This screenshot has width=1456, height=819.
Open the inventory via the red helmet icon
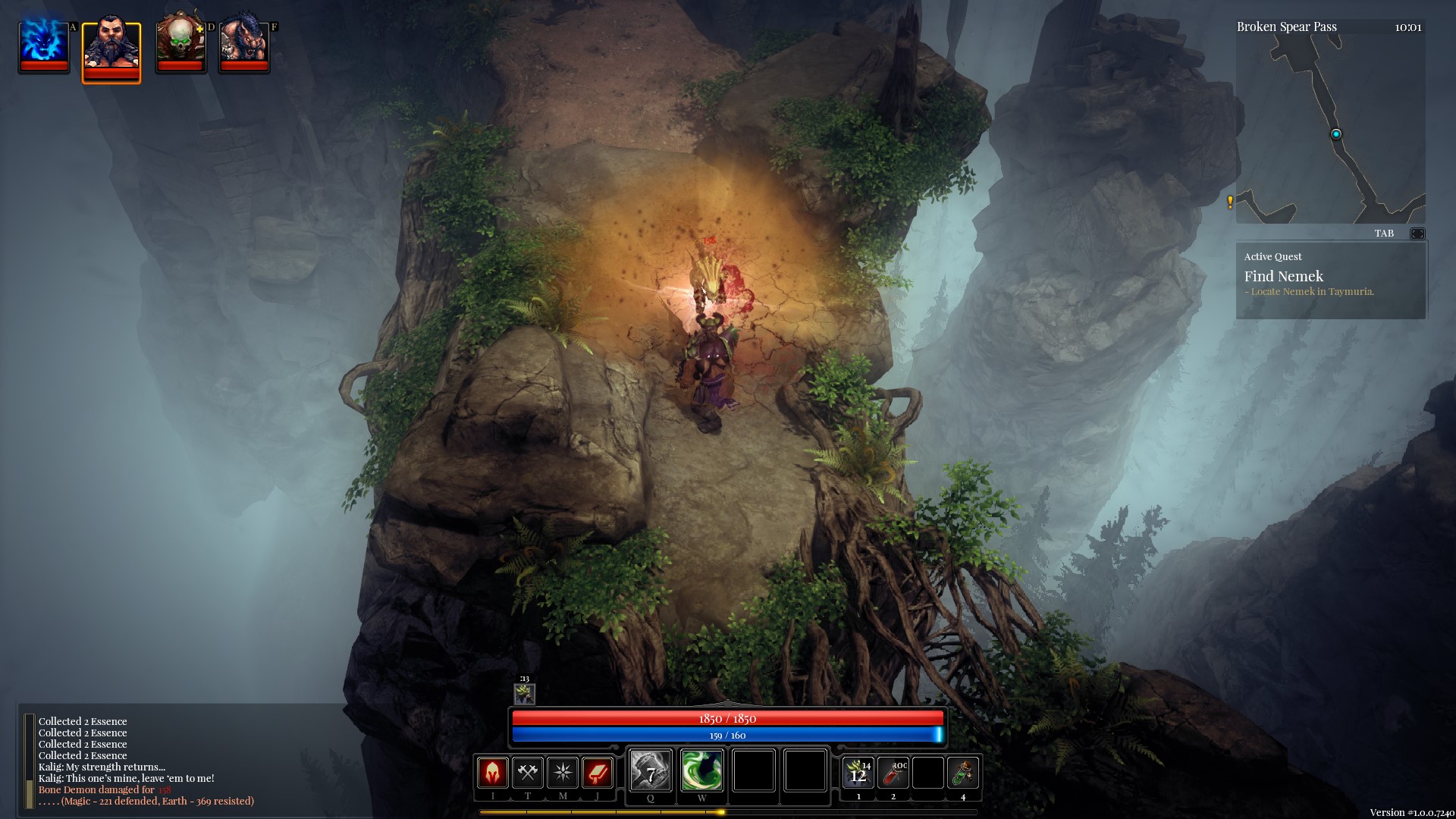click(x=492, y=773)
